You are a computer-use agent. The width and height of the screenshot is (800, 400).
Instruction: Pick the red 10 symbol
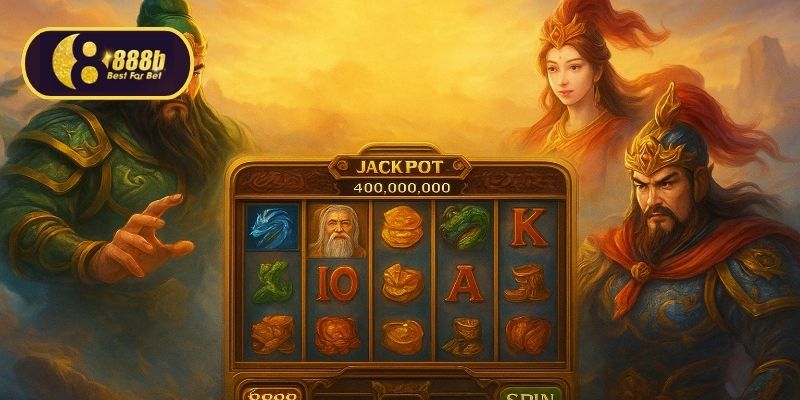[336, 285]
